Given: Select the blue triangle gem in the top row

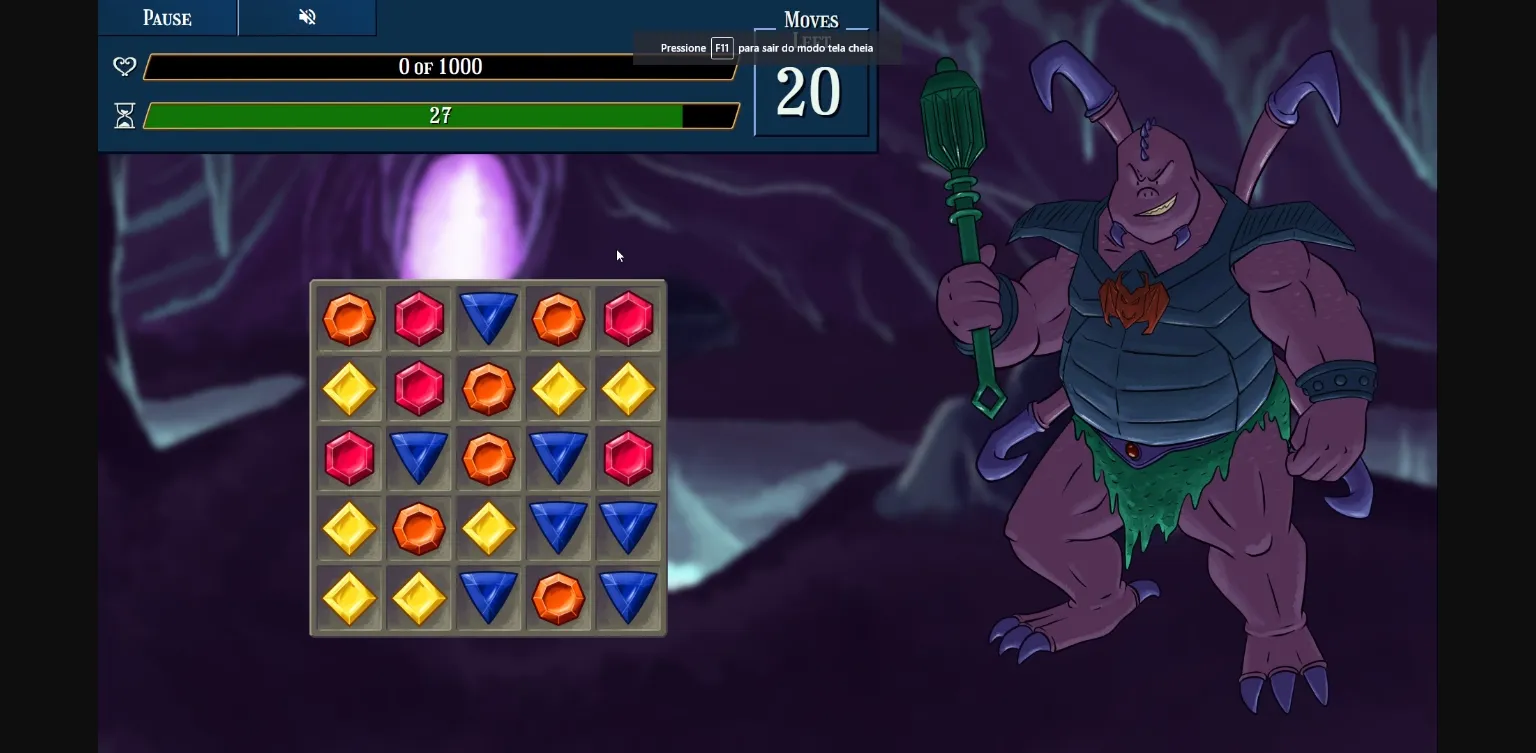Looking at the screenshot, I should point(489,319).
